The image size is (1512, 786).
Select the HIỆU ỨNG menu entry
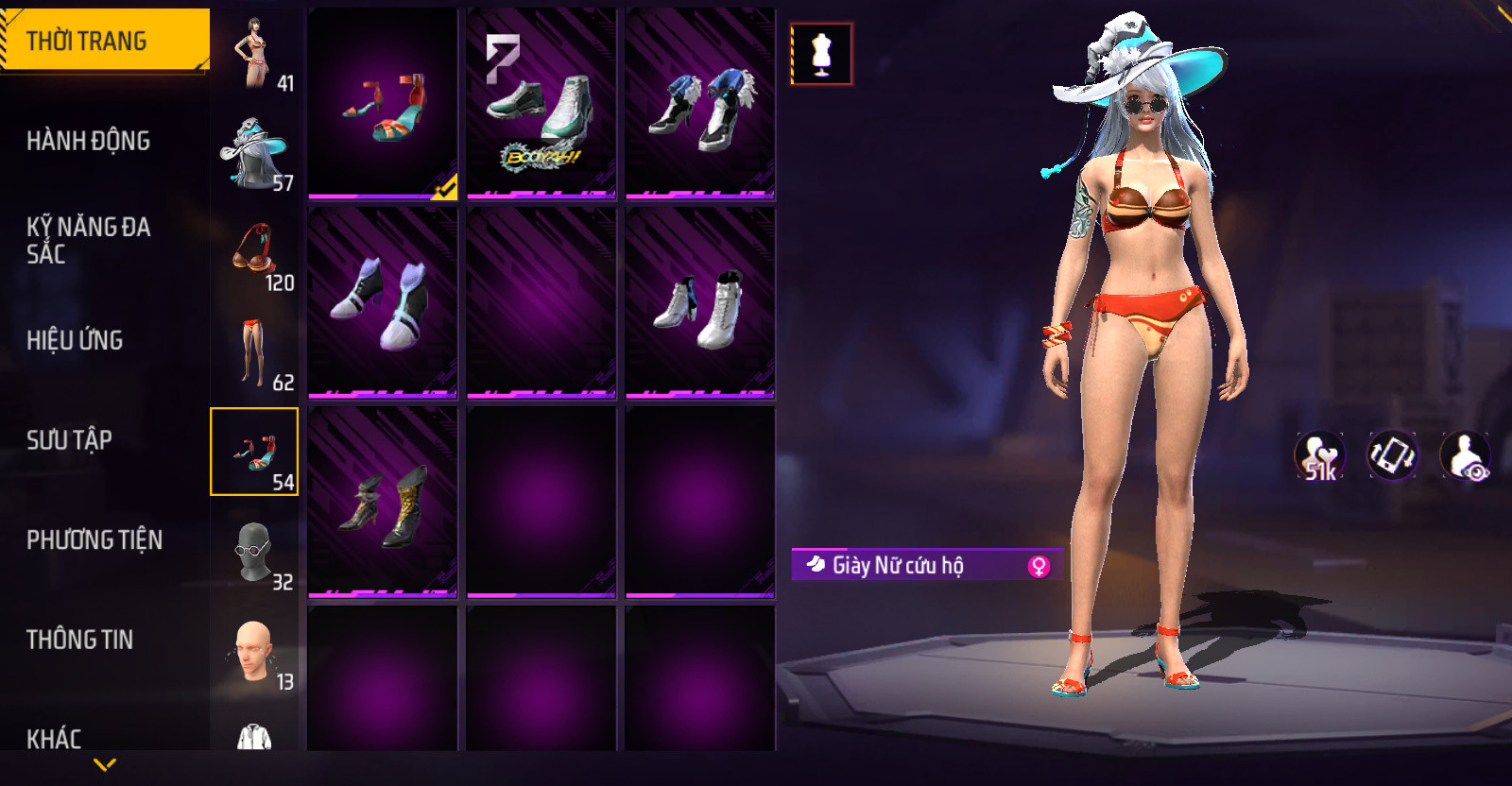(x=75, y=340)
